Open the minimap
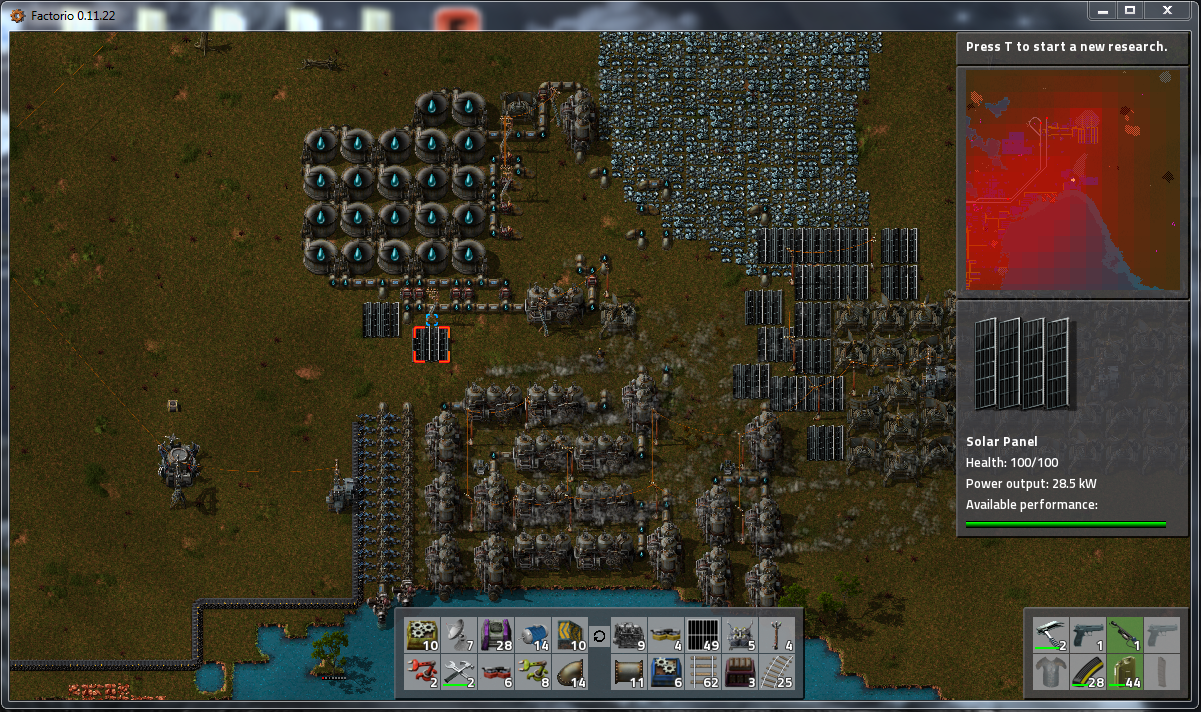The height and width of the screenshot is (712, 1201). pyautogui.click(x=1071, y=180)
